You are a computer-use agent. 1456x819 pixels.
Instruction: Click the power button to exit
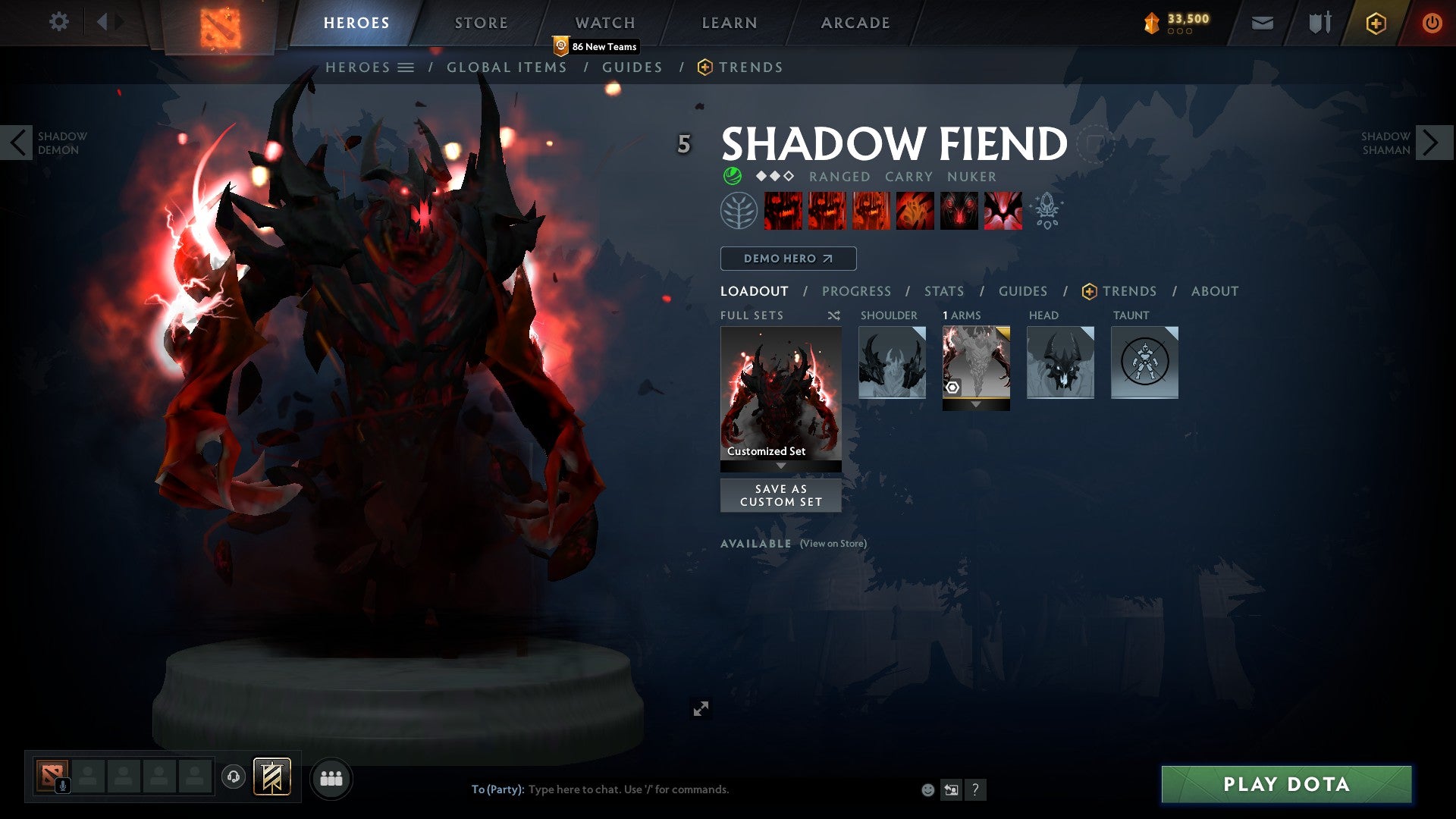point(1433,22)
